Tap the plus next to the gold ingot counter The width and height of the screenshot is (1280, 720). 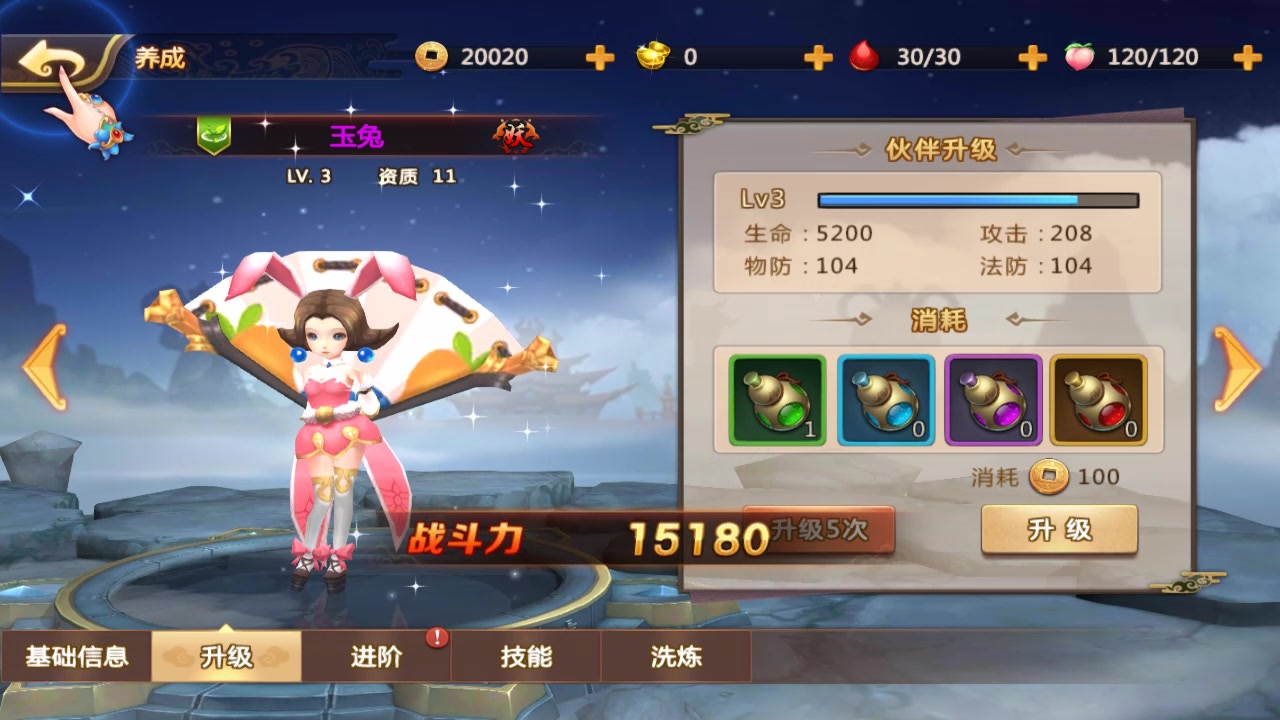[817, 58]
